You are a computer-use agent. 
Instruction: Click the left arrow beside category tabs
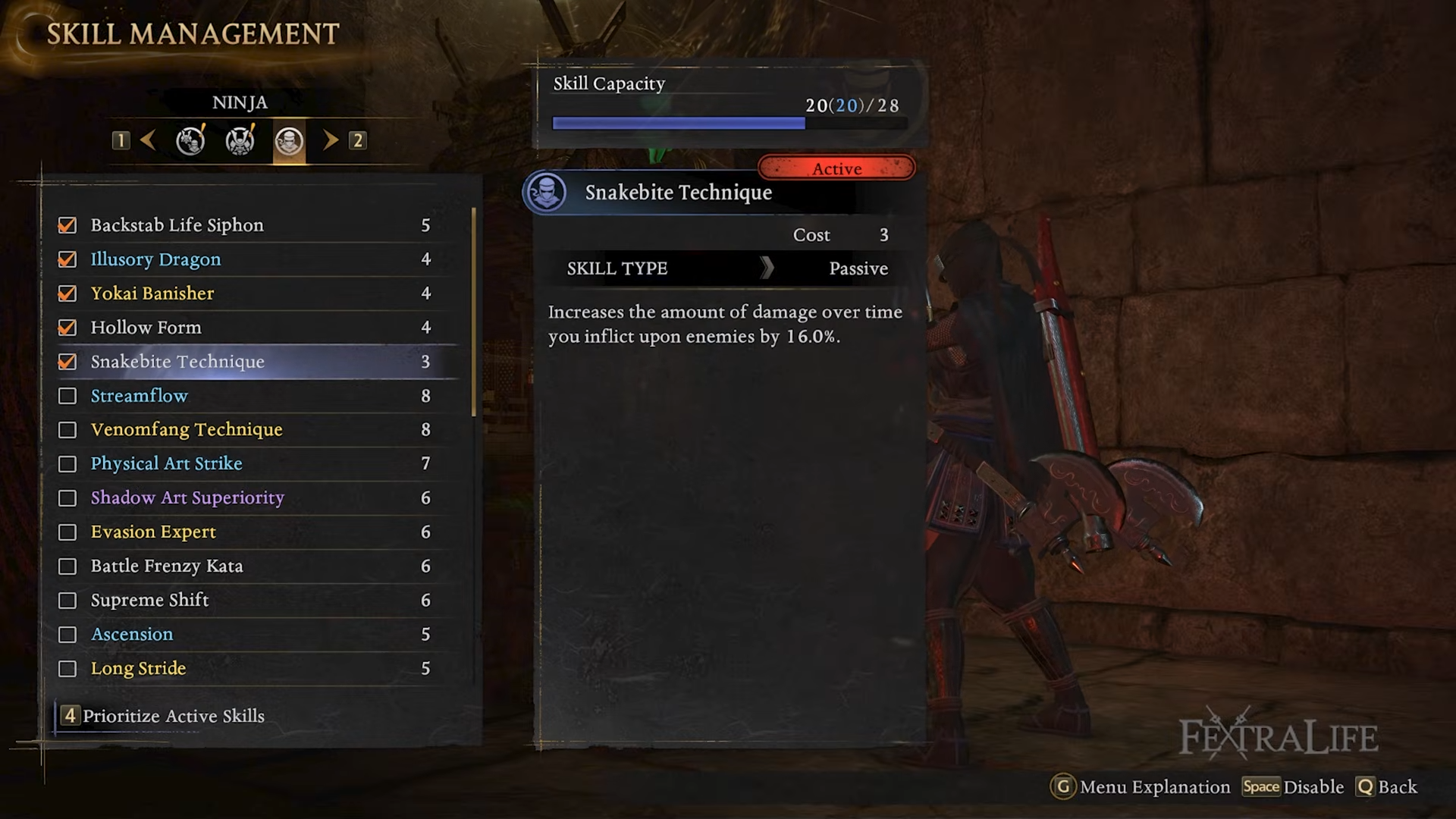149,140
